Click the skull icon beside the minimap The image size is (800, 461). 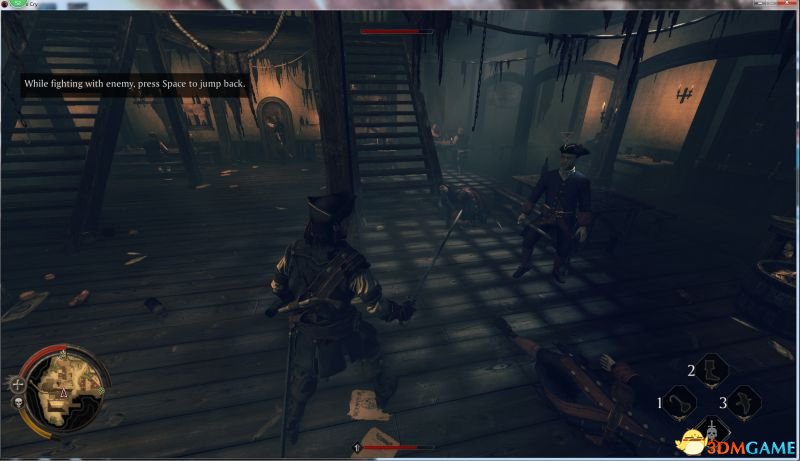click(x=17, y=404)
